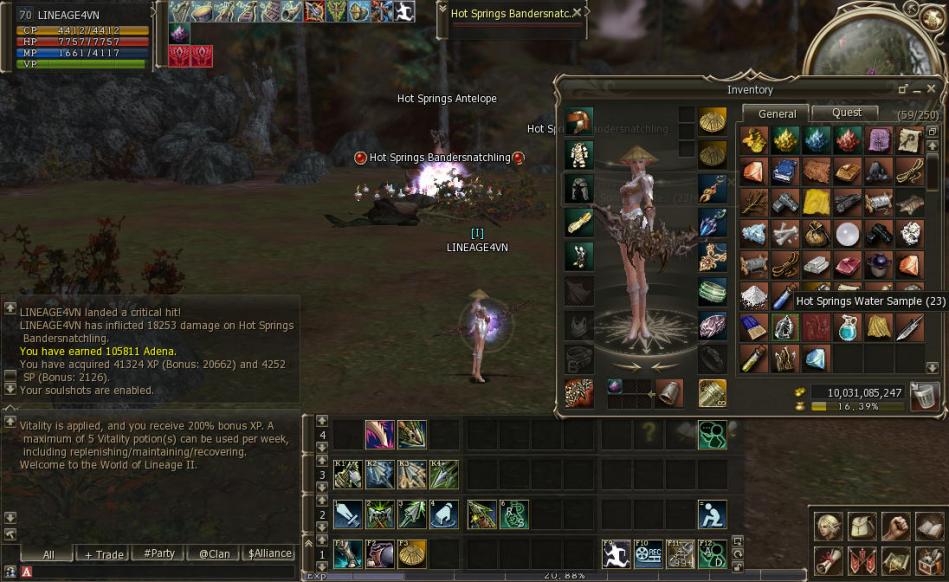Select the blue potion flask in inventory
949x582 pixels.
click(847, 327)
